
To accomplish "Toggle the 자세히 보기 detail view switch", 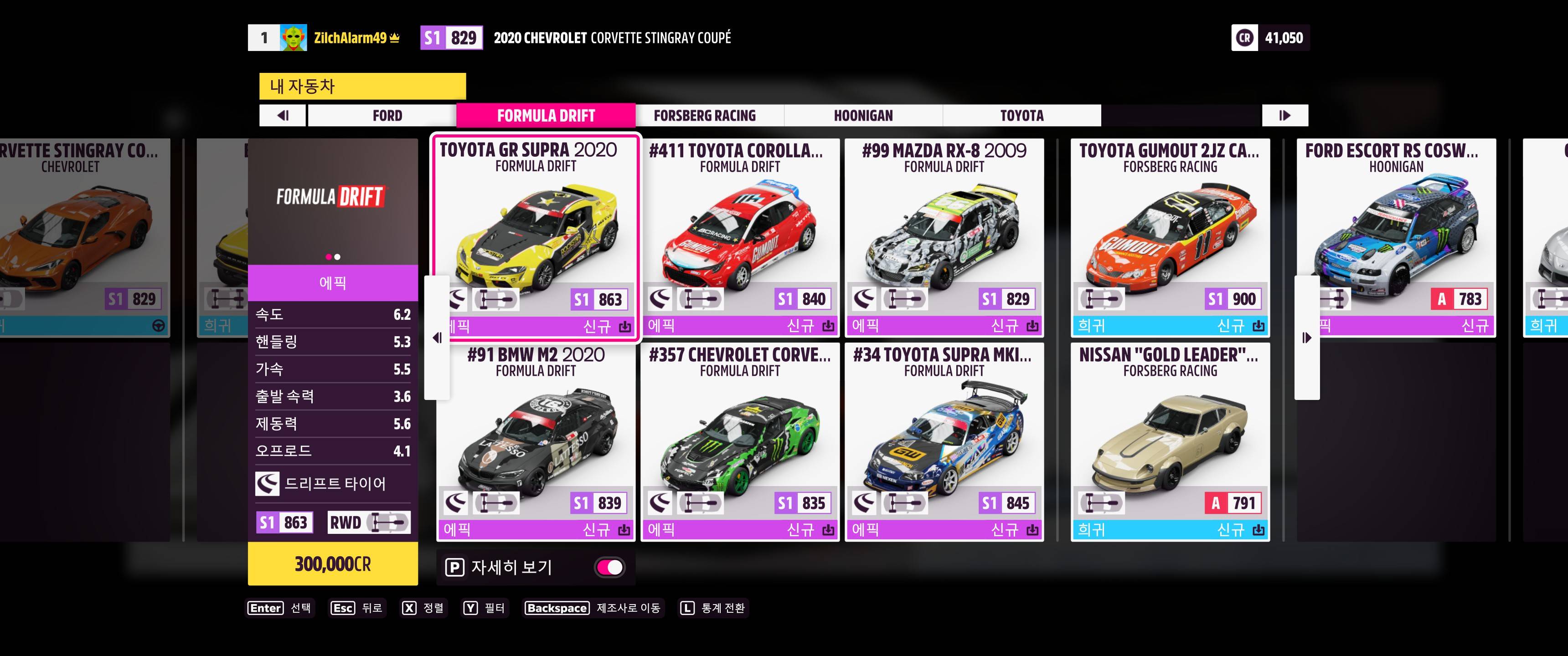I will [x=609, y=567].
